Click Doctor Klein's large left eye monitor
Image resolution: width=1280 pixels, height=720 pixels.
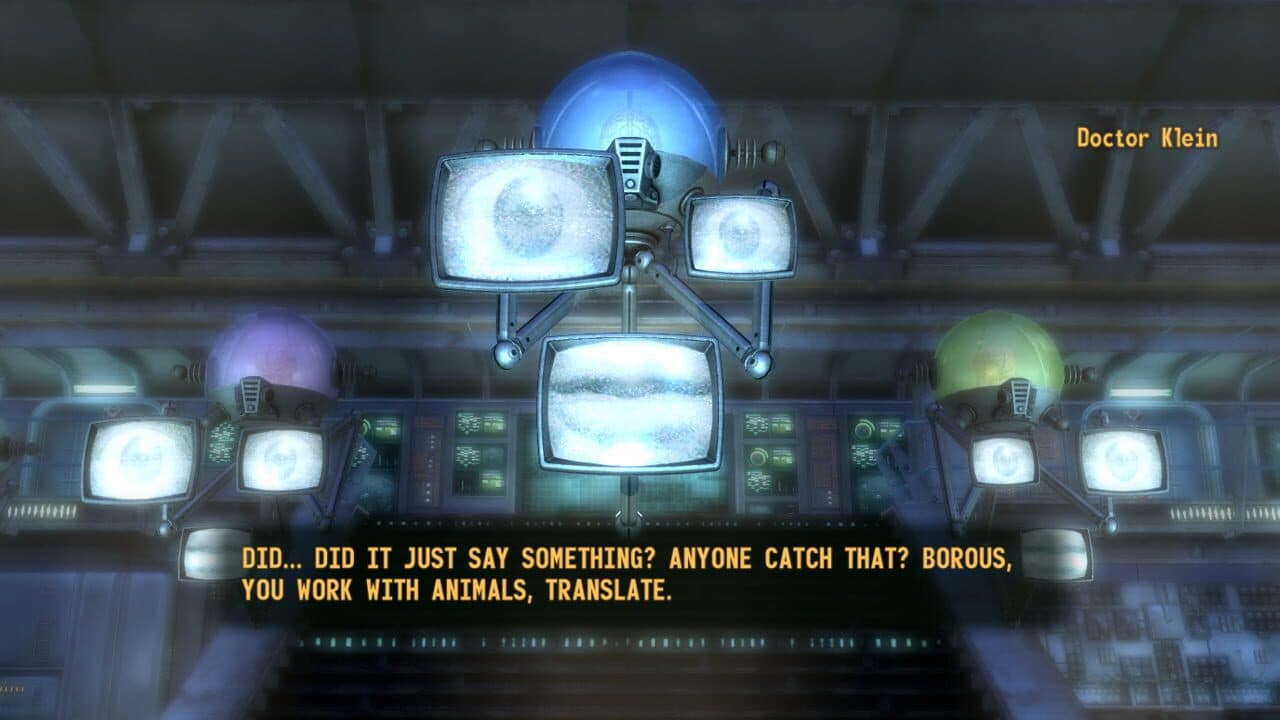(525, 220)
